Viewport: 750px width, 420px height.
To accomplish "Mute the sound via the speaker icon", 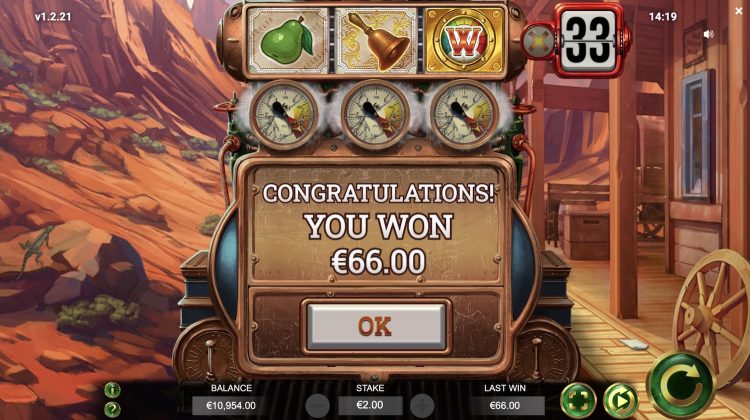I will [x=709, y=33].
